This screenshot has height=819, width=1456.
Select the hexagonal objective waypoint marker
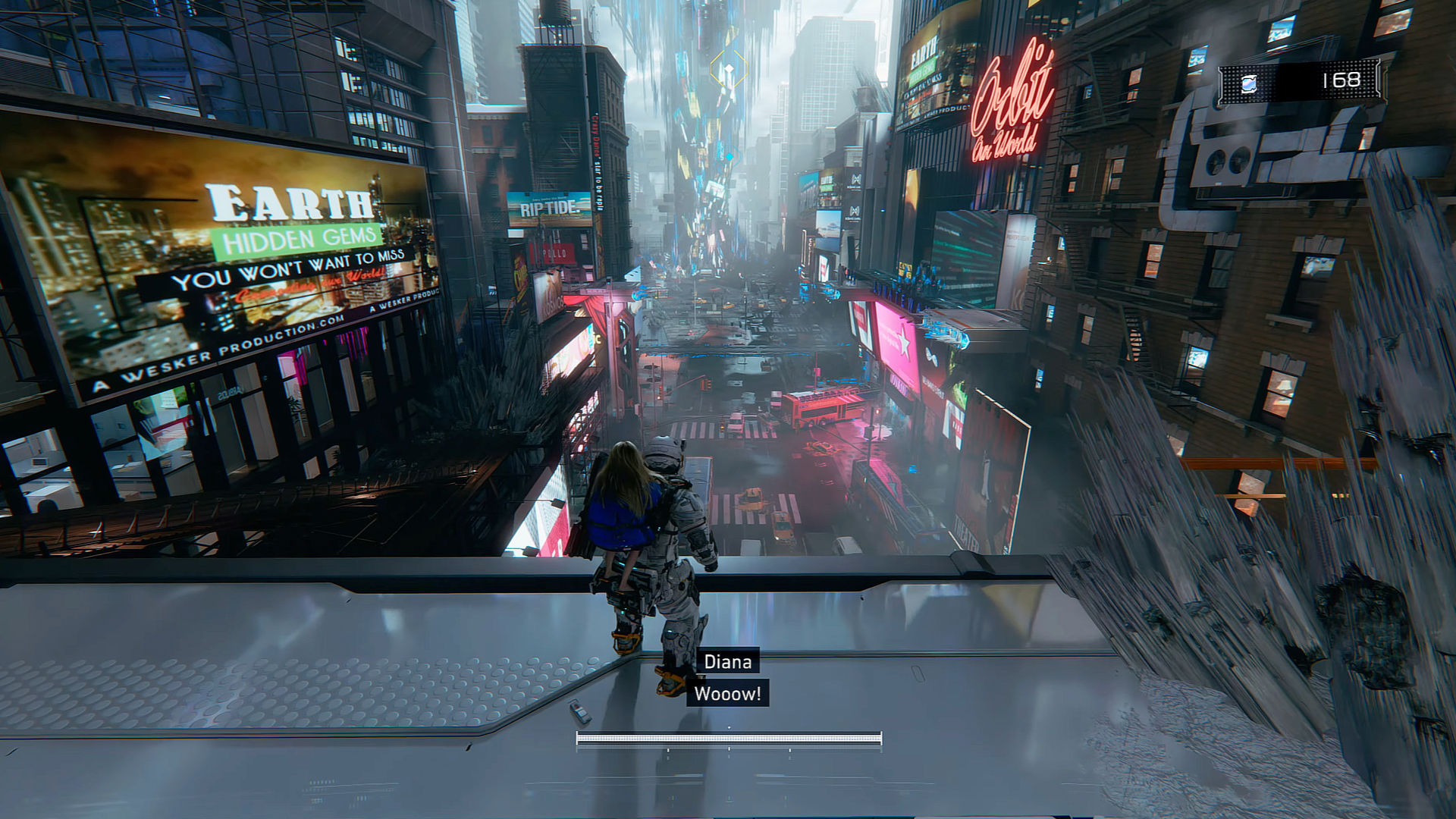click(x=728, y=72)
